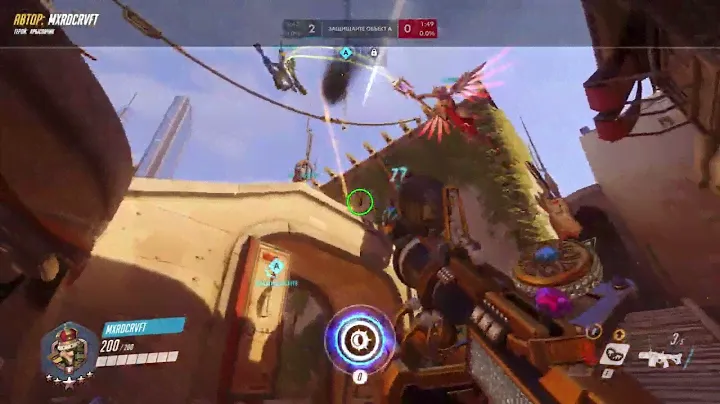Select the objective A diamond marker
The image size is (720, 404).
(x=346, y=52)
